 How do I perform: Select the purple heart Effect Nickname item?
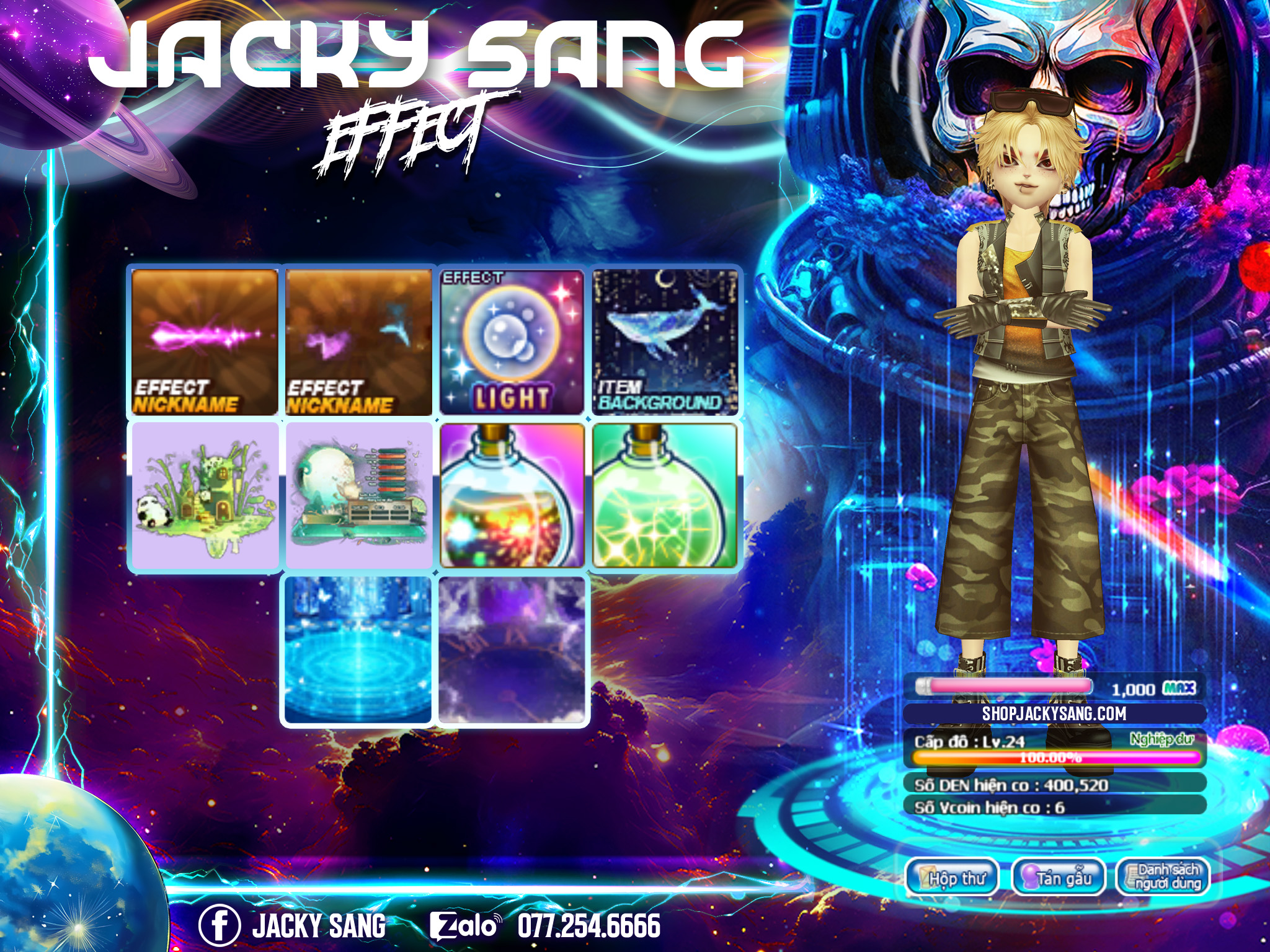point(358,342)
